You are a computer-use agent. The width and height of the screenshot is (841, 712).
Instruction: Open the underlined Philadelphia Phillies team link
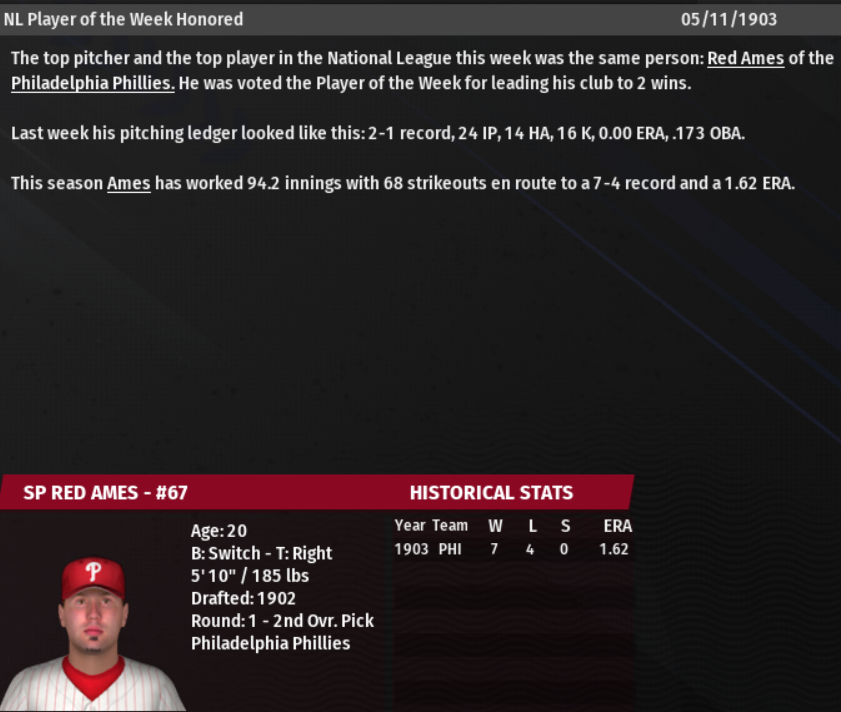pyautogui.click(x=93, y=83)
